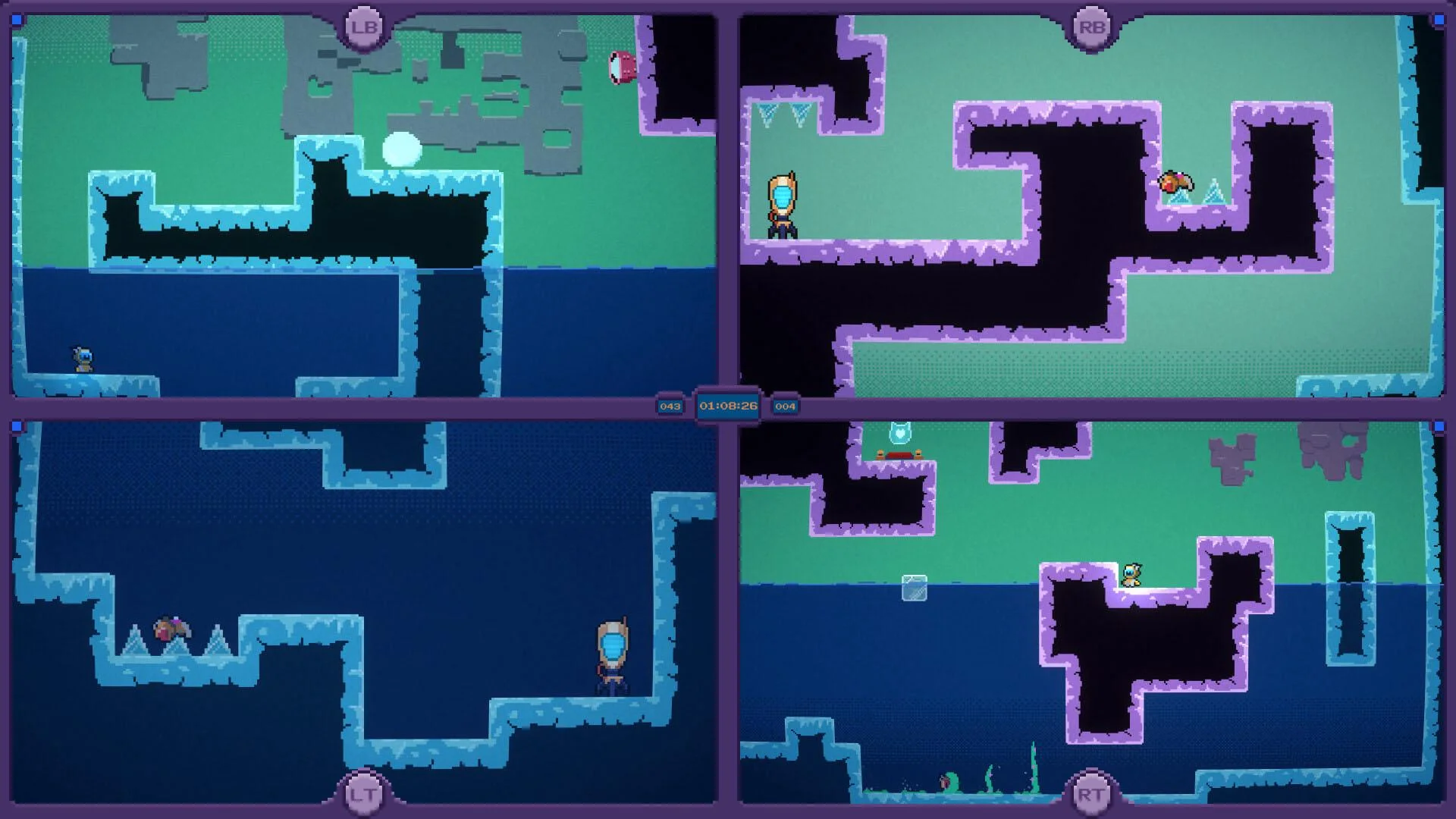Image resolution: width=1456 pixels, height=819 pixels.
Task: Switch to the RB player's screen
Action: click(1092, 205)
